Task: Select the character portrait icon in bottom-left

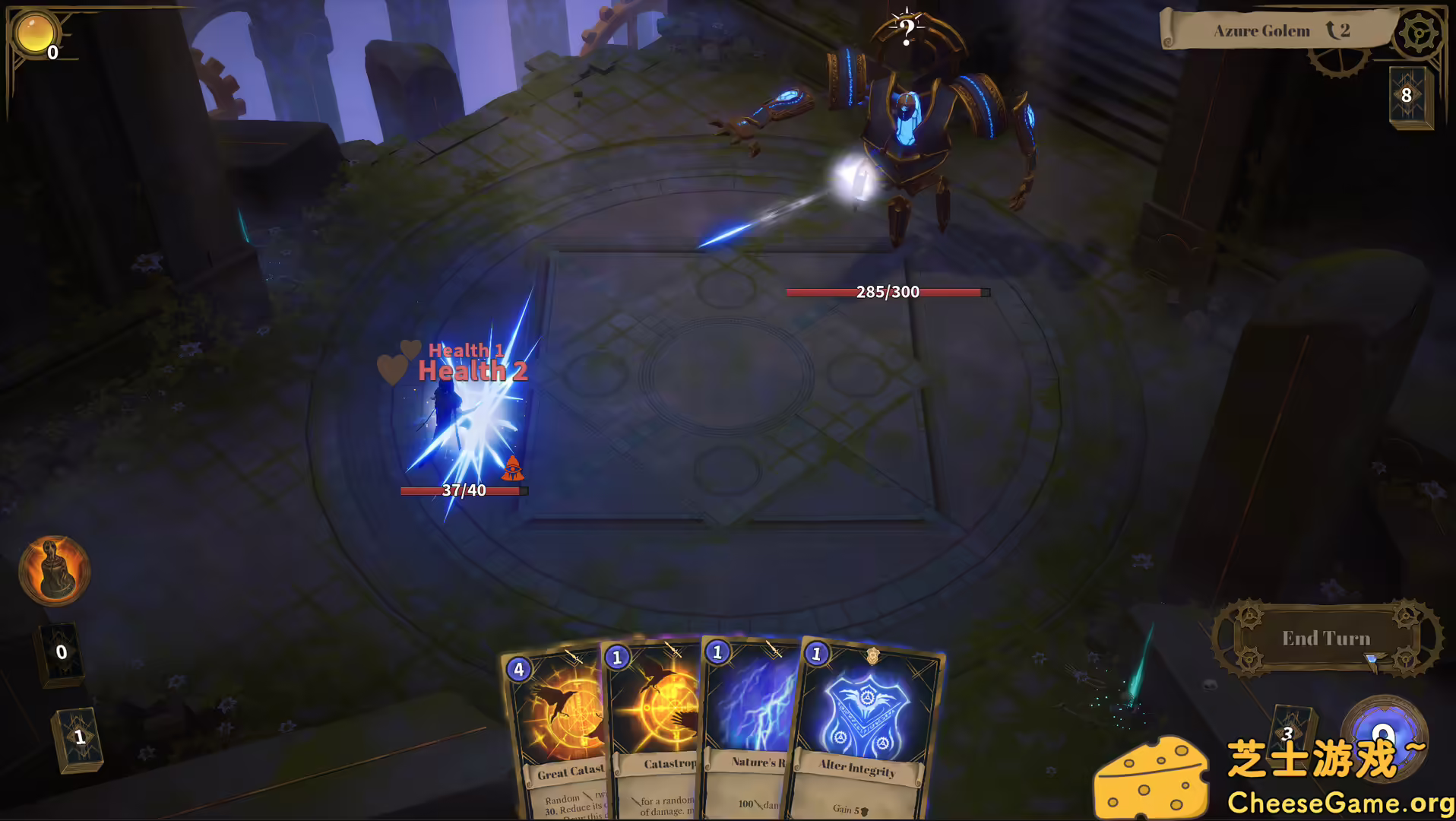Action: (x=53, y=572)
